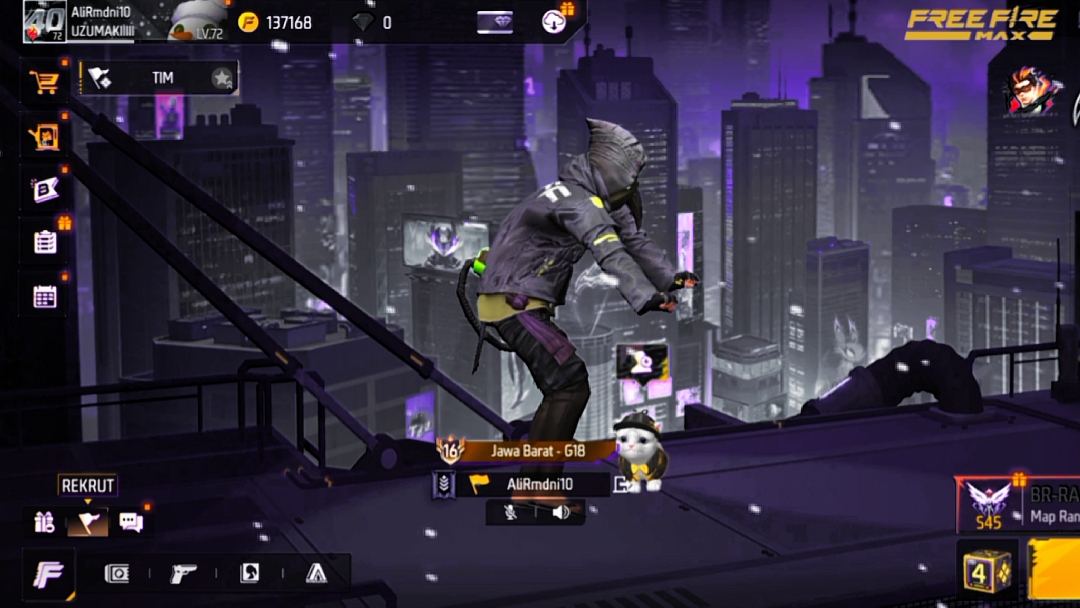This screenshot has height=608, width=1080.
Task: Open the pistol weapons armory
Action: (x=183, y=573)
